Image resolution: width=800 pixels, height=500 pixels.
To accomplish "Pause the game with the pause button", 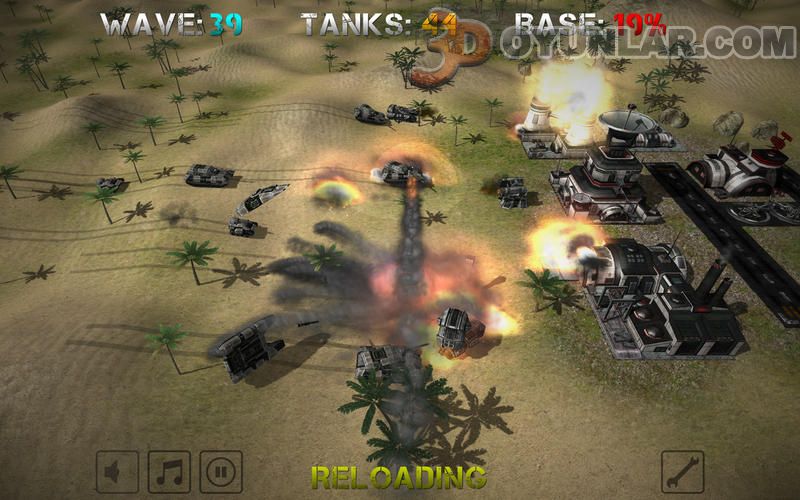I will [x=221, y=472].
